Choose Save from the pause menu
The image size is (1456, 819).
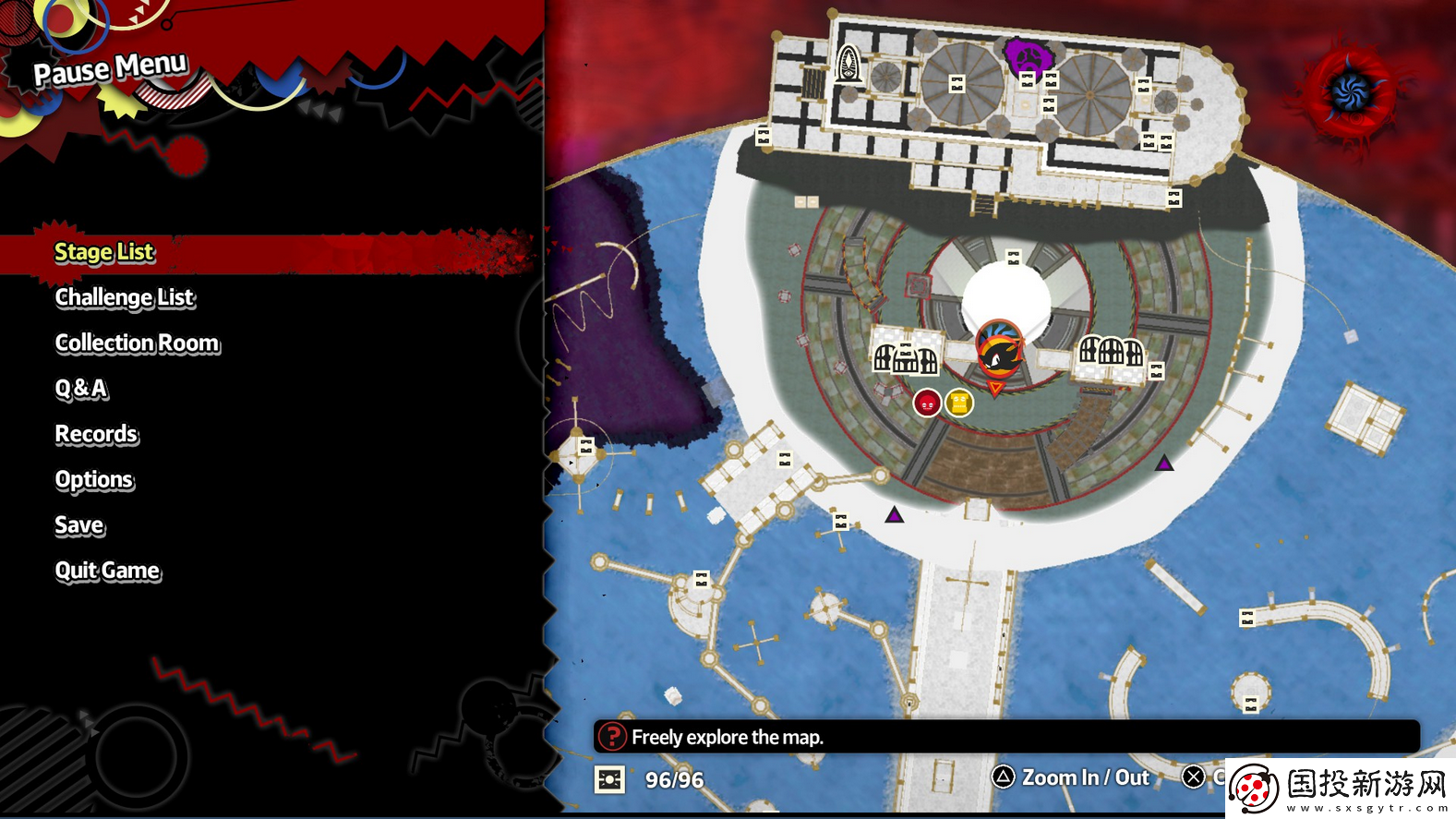[79, 525]
